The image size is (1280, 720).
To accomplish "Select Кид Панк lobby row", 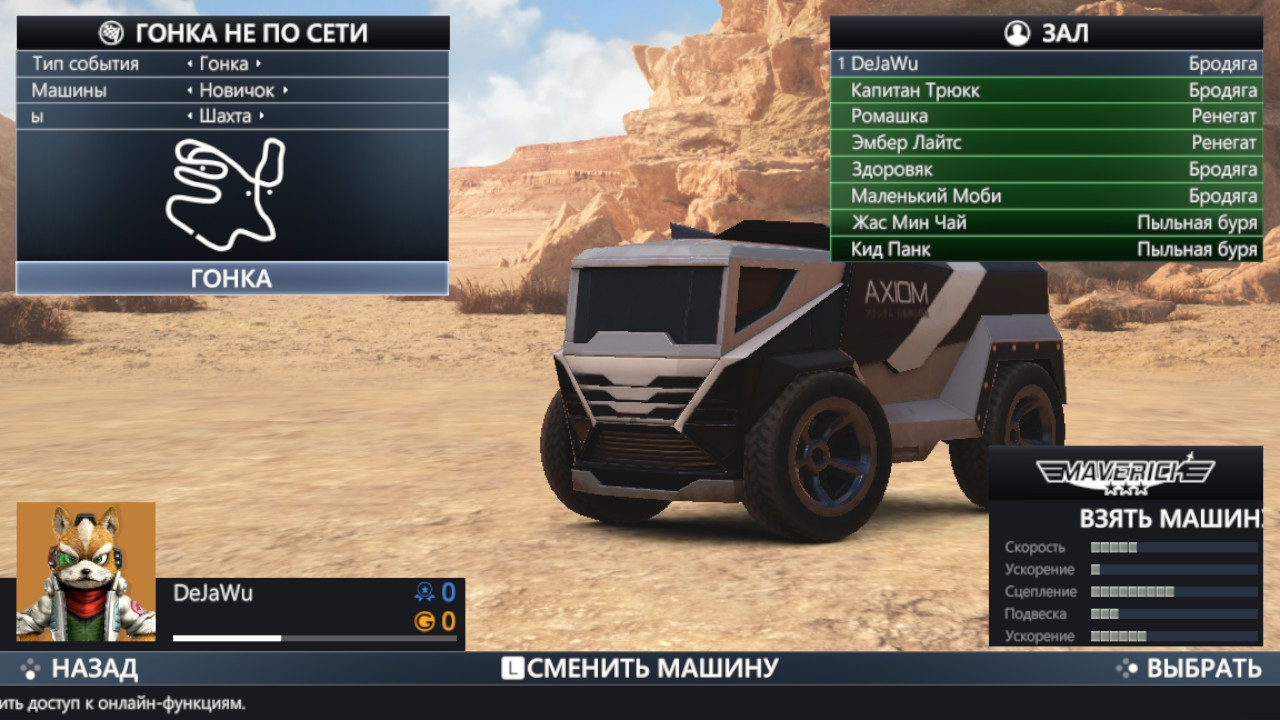I will click(1046, 249).
